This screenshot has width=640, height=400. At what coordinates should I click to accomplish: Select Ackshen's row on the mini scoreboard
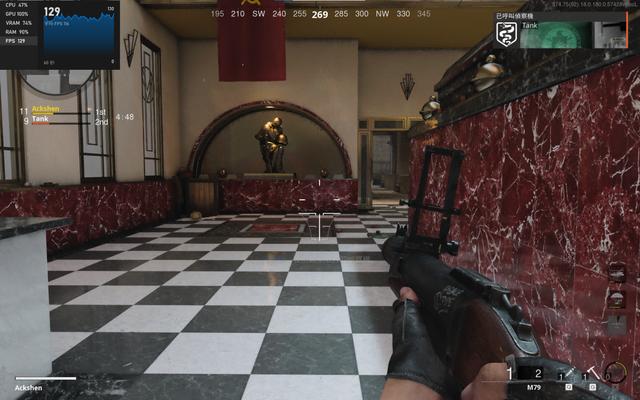pos(62,111)
